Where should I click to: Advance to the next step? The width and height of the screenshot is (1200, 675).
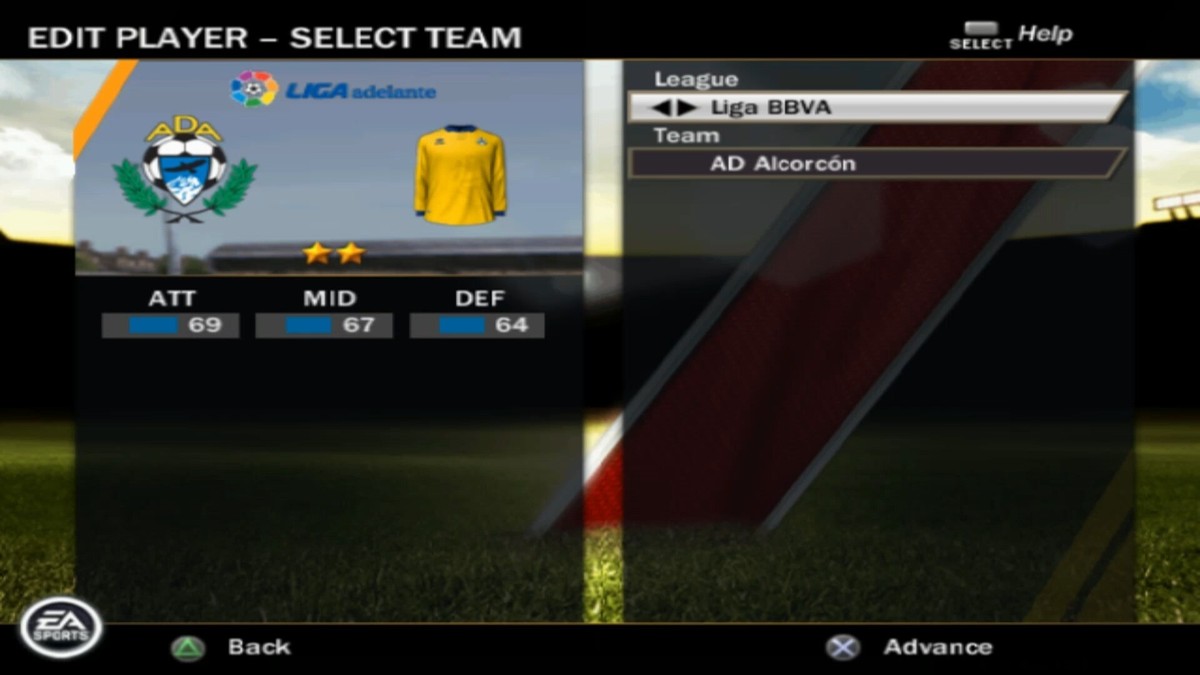pos(910,647)
